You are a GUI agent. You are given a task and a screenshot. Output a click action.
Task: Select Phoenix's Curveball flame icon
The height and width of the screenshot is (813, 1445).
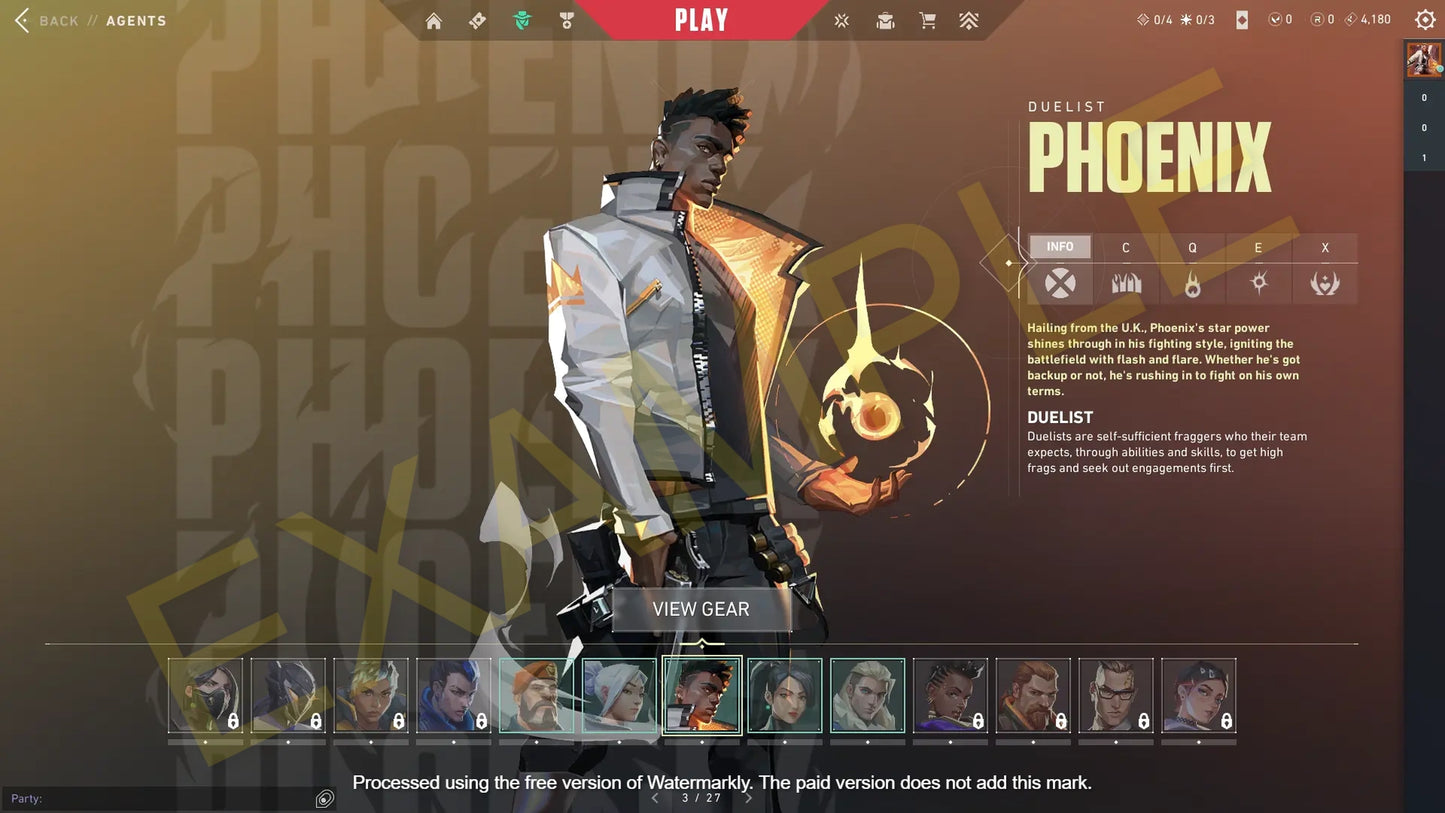tap(1192, 283)
